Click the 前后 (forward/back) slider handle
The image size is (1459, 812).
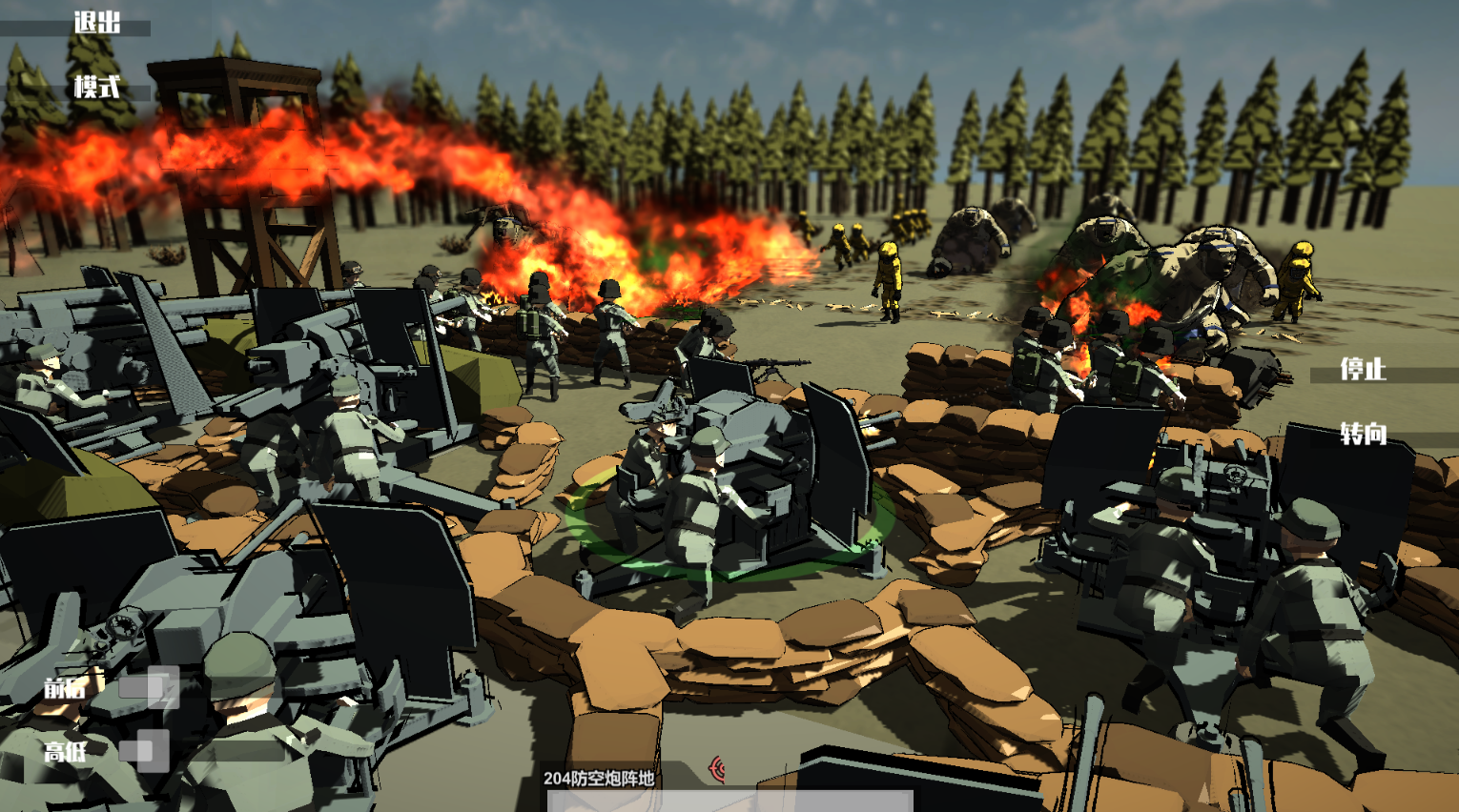point(161,687)
